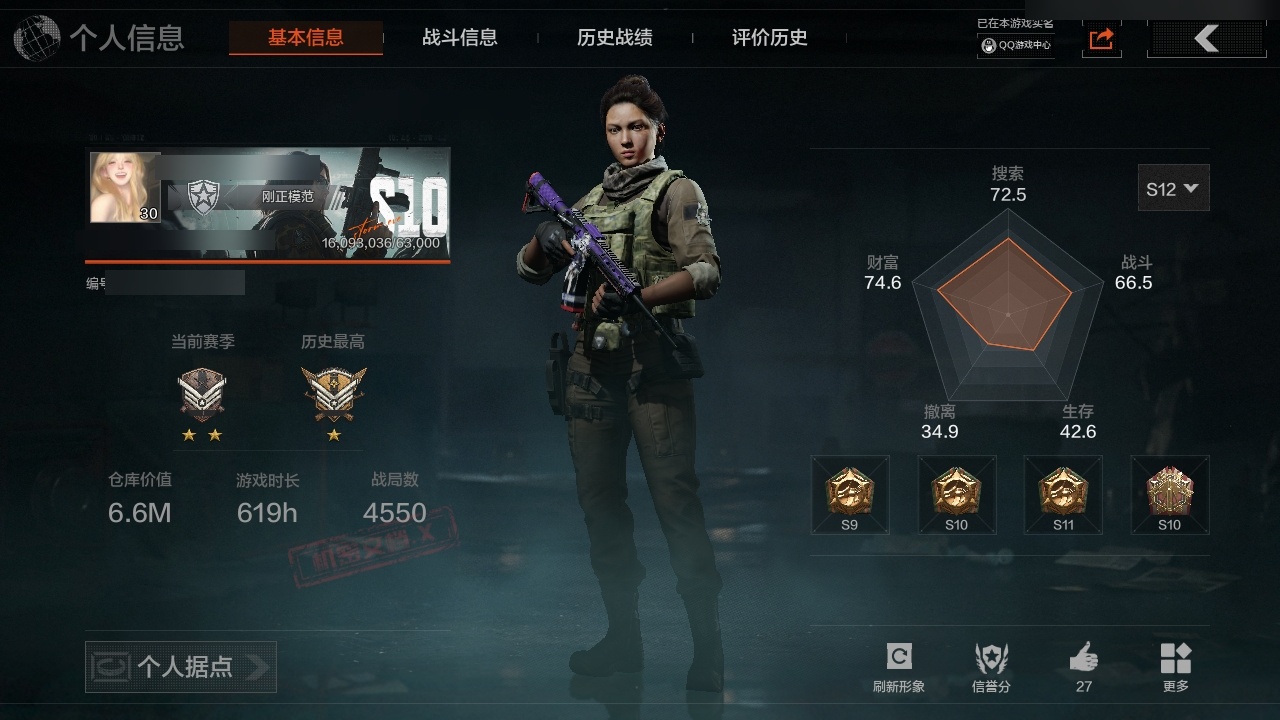Open the 更多 menu
1280x720 pixels.
(1176, 666)
